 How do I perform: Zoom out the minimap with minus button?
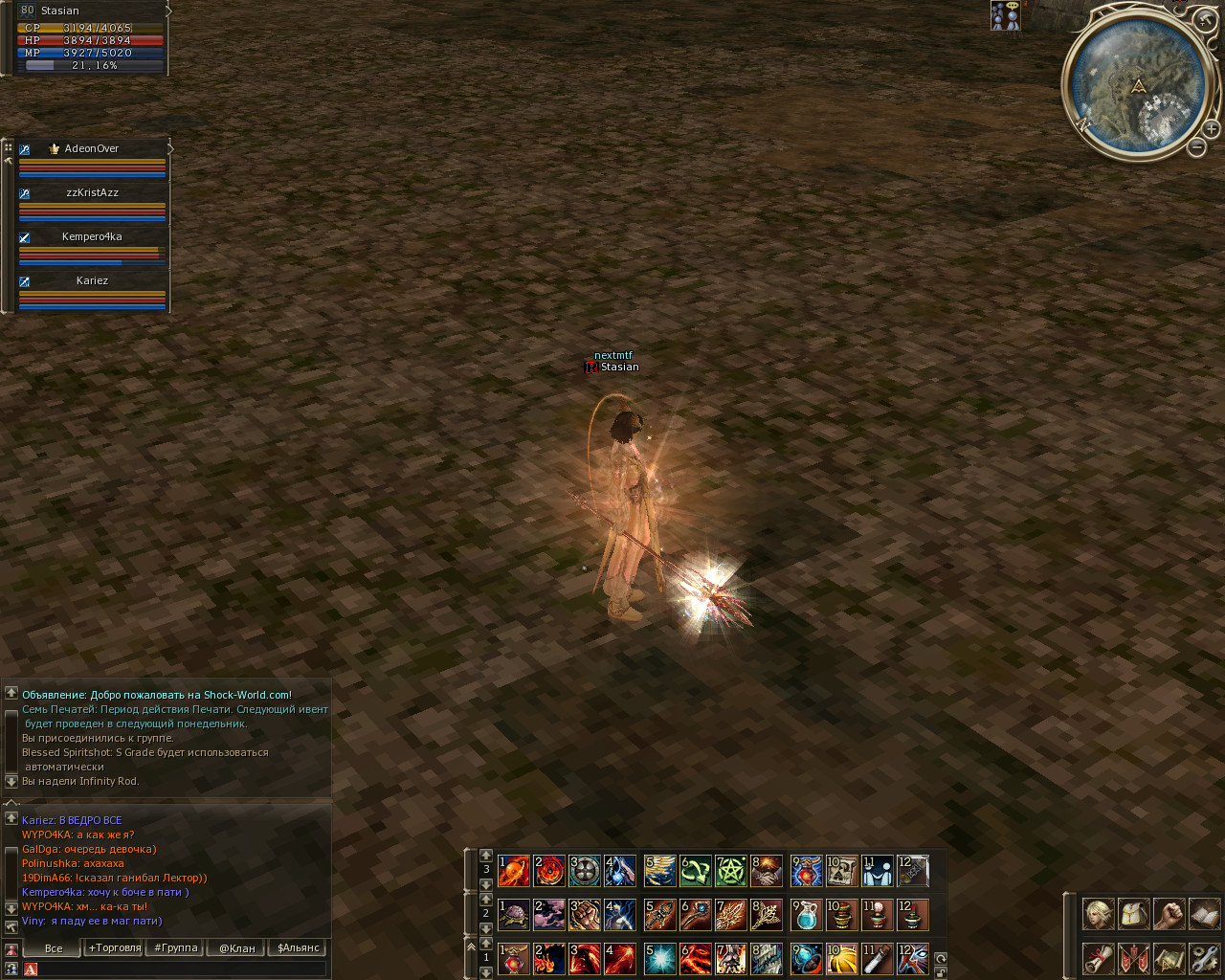1196,147
